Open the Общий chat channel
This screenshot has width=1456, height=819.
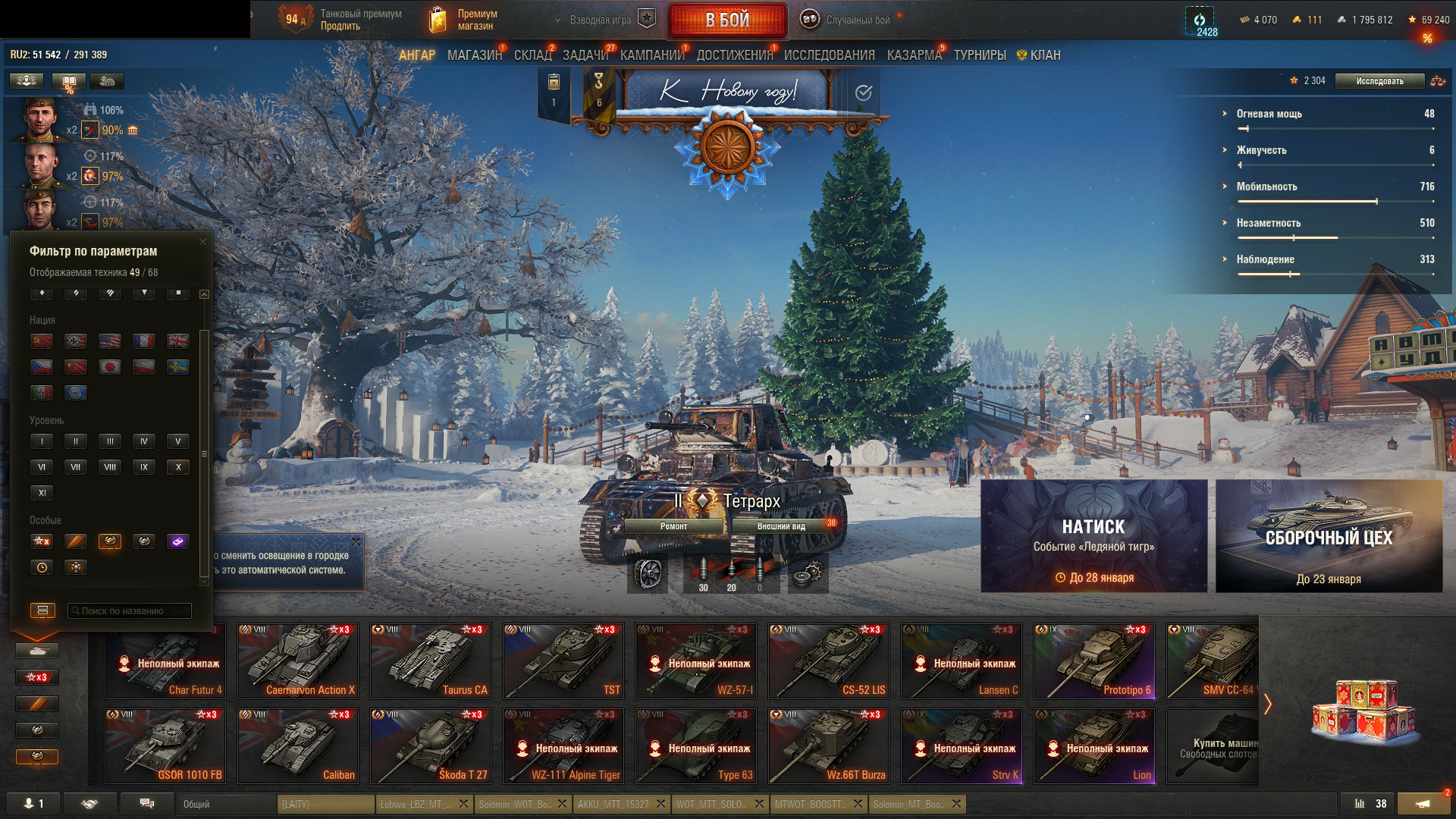coord(226,804)
